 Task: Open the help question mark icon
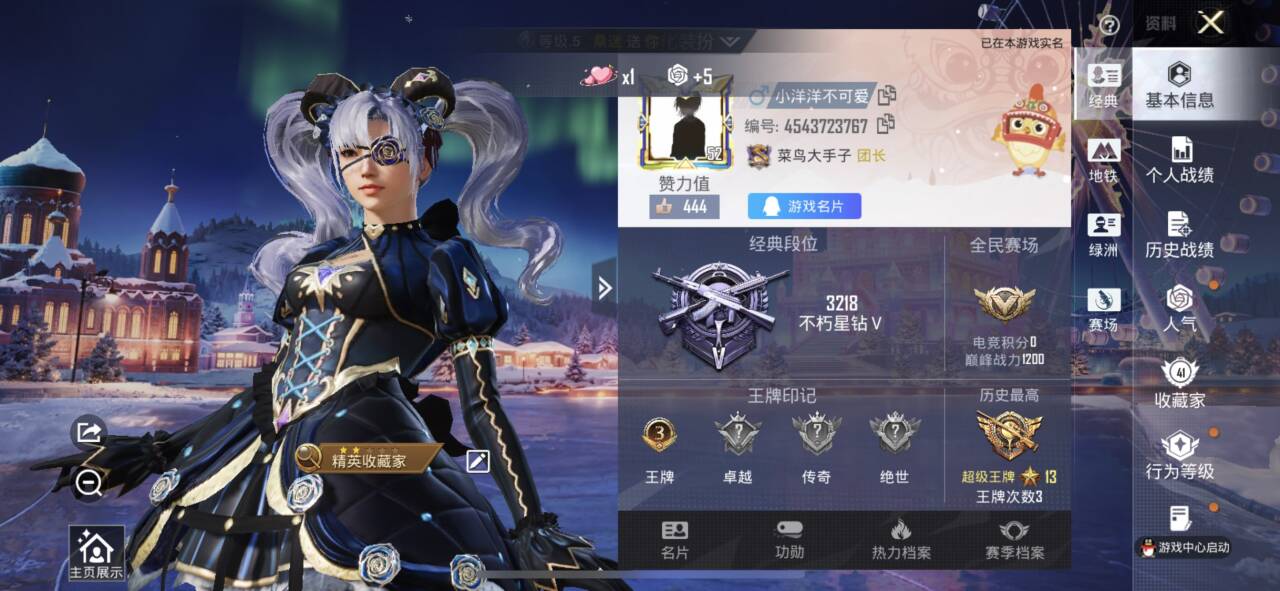coord(1108,24)
